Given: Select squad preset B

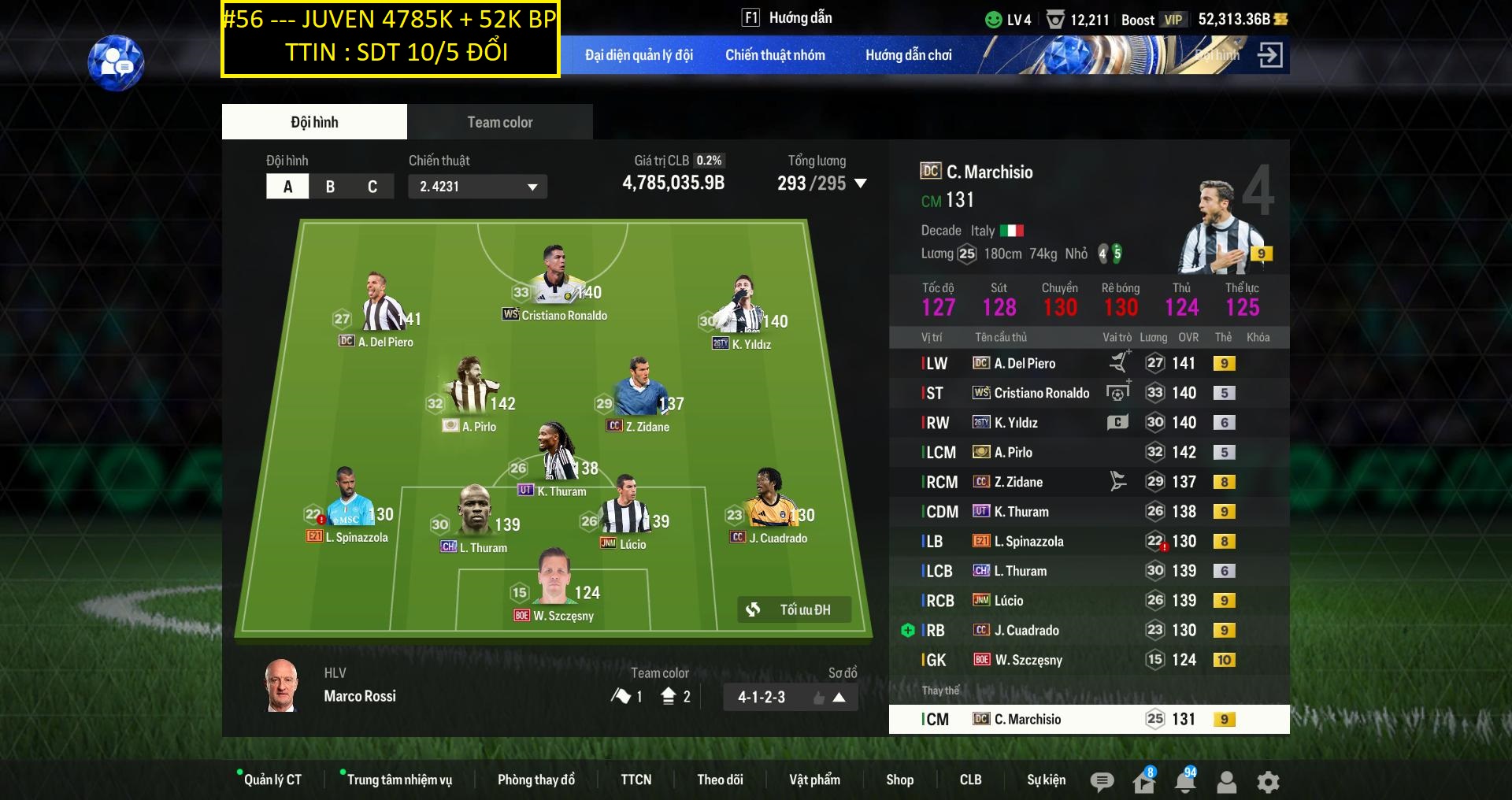Looking at the screenshot, I should pos(331,186).
